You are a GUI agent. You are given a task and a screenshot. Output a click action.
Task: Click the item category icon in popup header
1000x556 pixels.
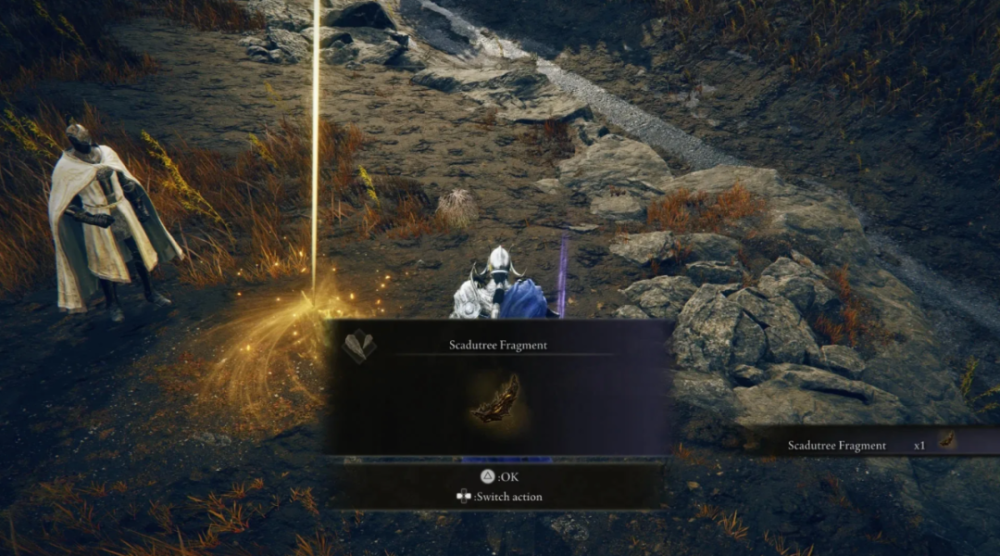click(x=358, y=346)
